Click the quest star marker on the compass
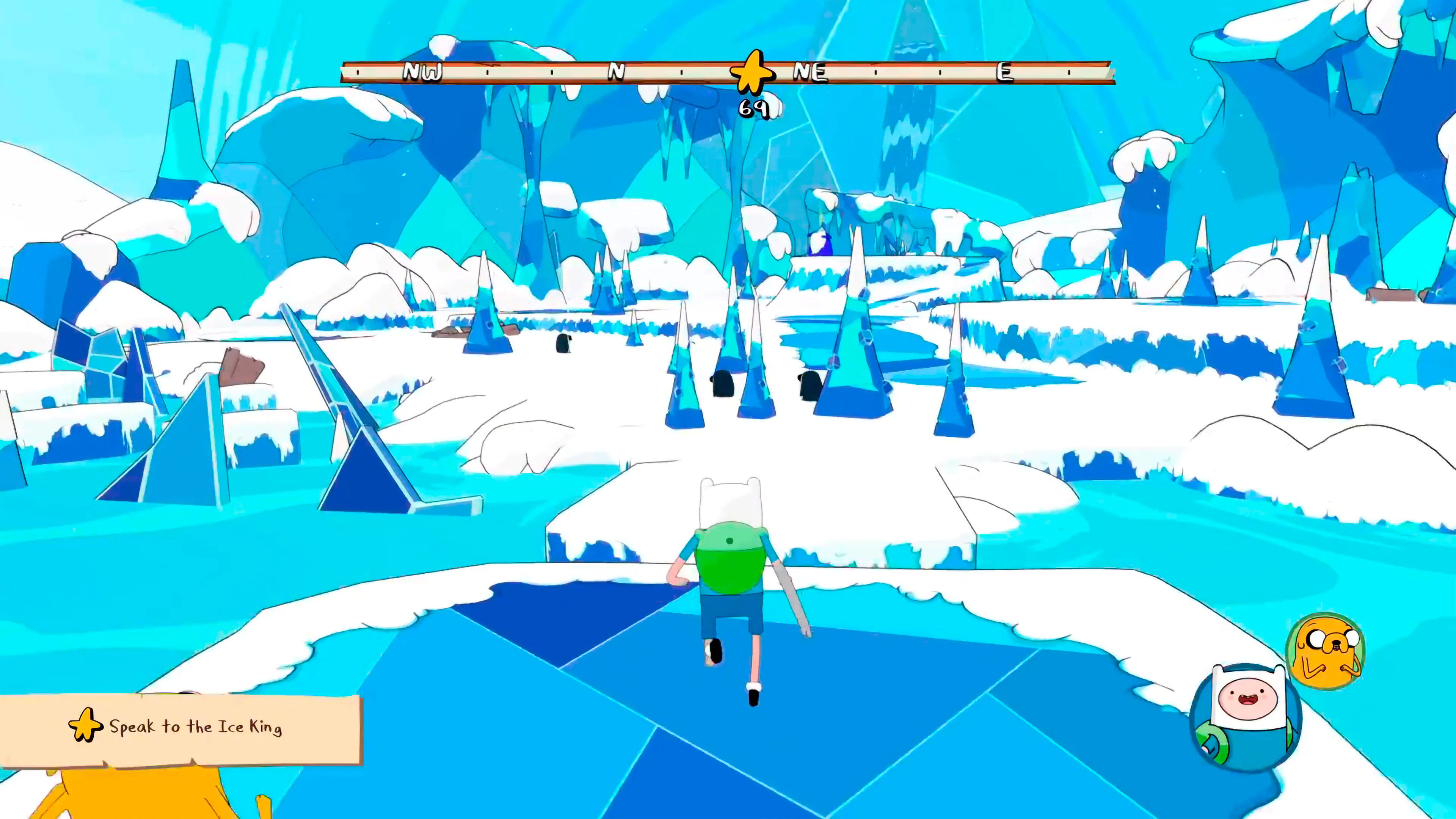The width and height of the screenshot is (1456, 819). coord(753,72)
